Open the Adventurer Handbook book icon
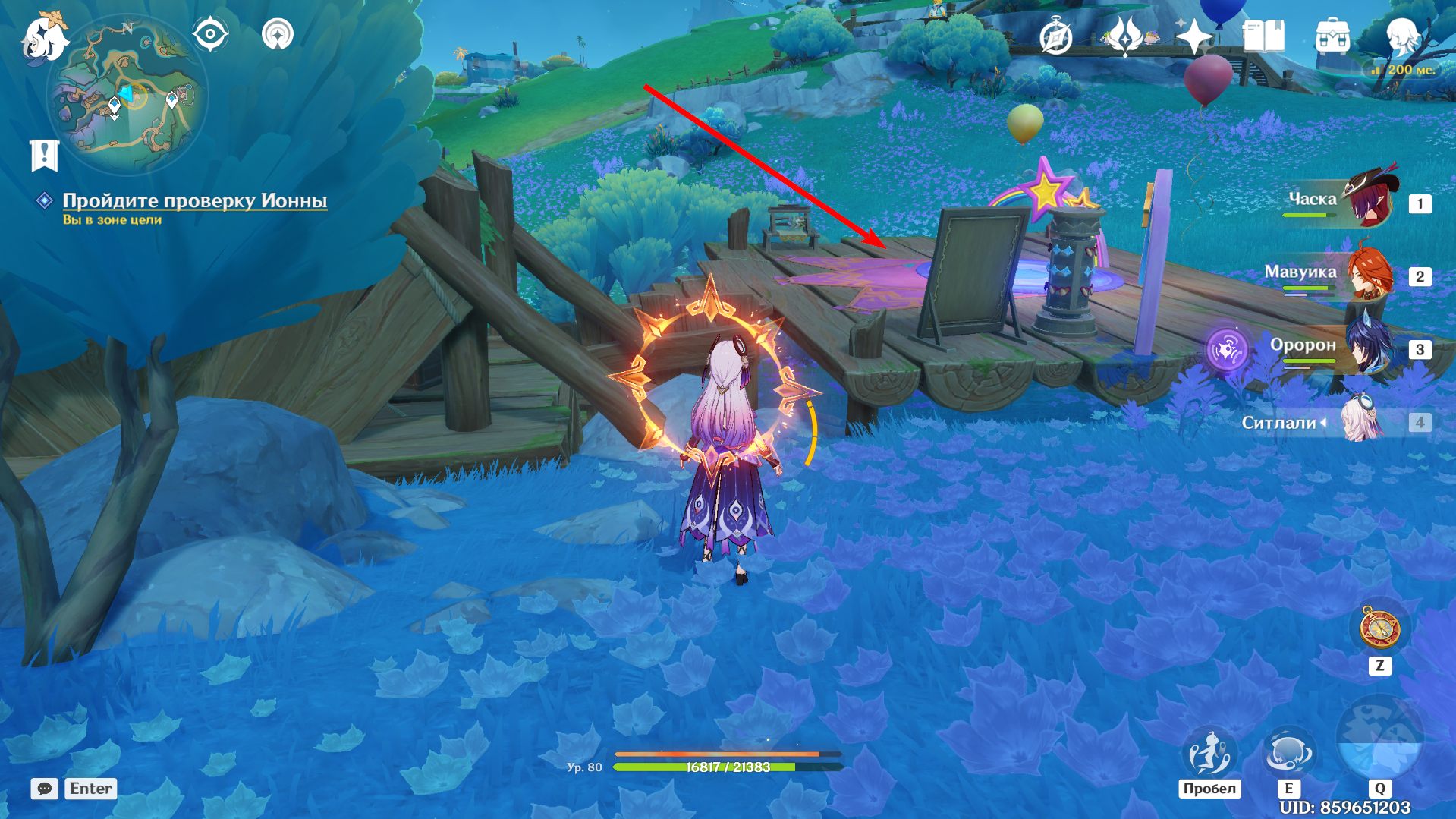This screenshot has height=819, width=1456. pos(1263,36)
